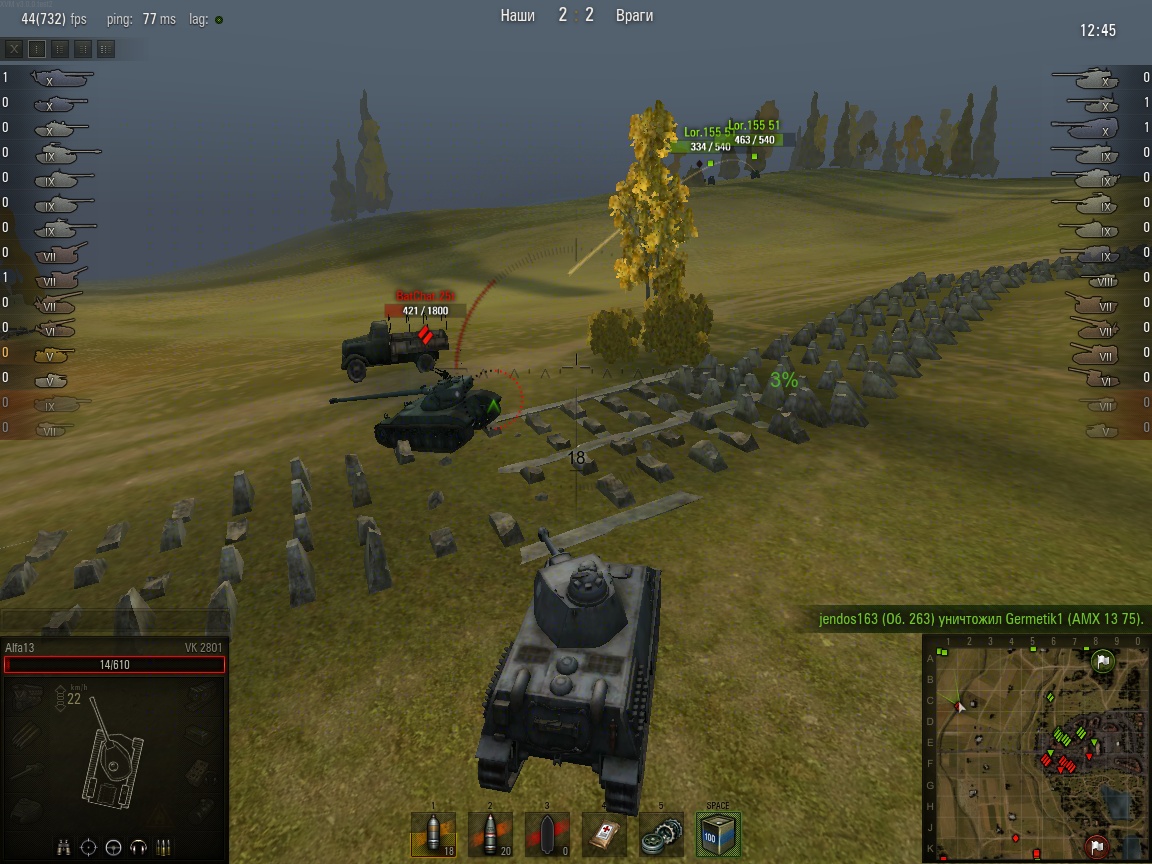Viewport: 1152px width, 864px height.
Task: Switch to the premium shell with 20 rounds
Action: pyautogui.click(x=490, y=834)
